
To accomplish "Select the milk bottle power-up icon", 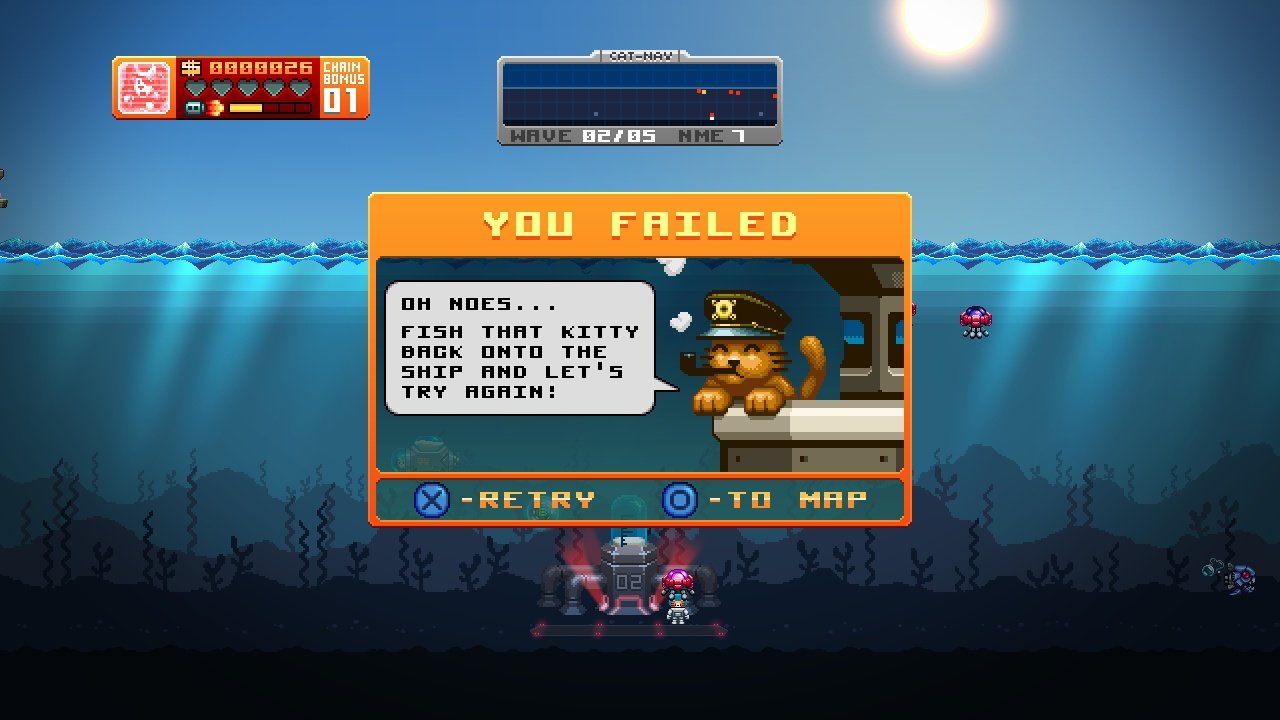I will [195, 107].
